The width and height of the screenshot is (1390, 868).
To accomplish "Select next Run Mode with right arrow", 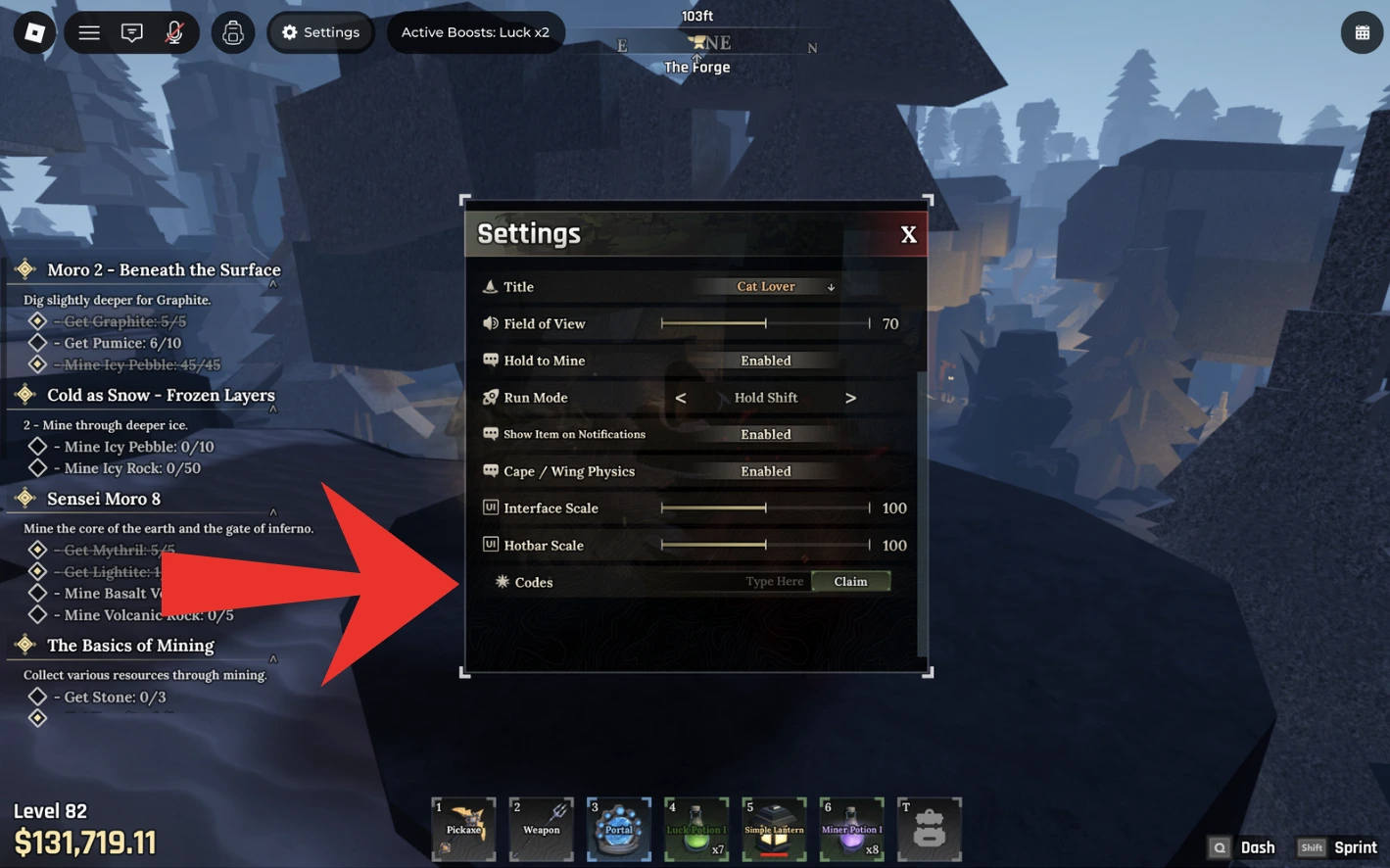I will pyautogui.click(x=850, y=398).
